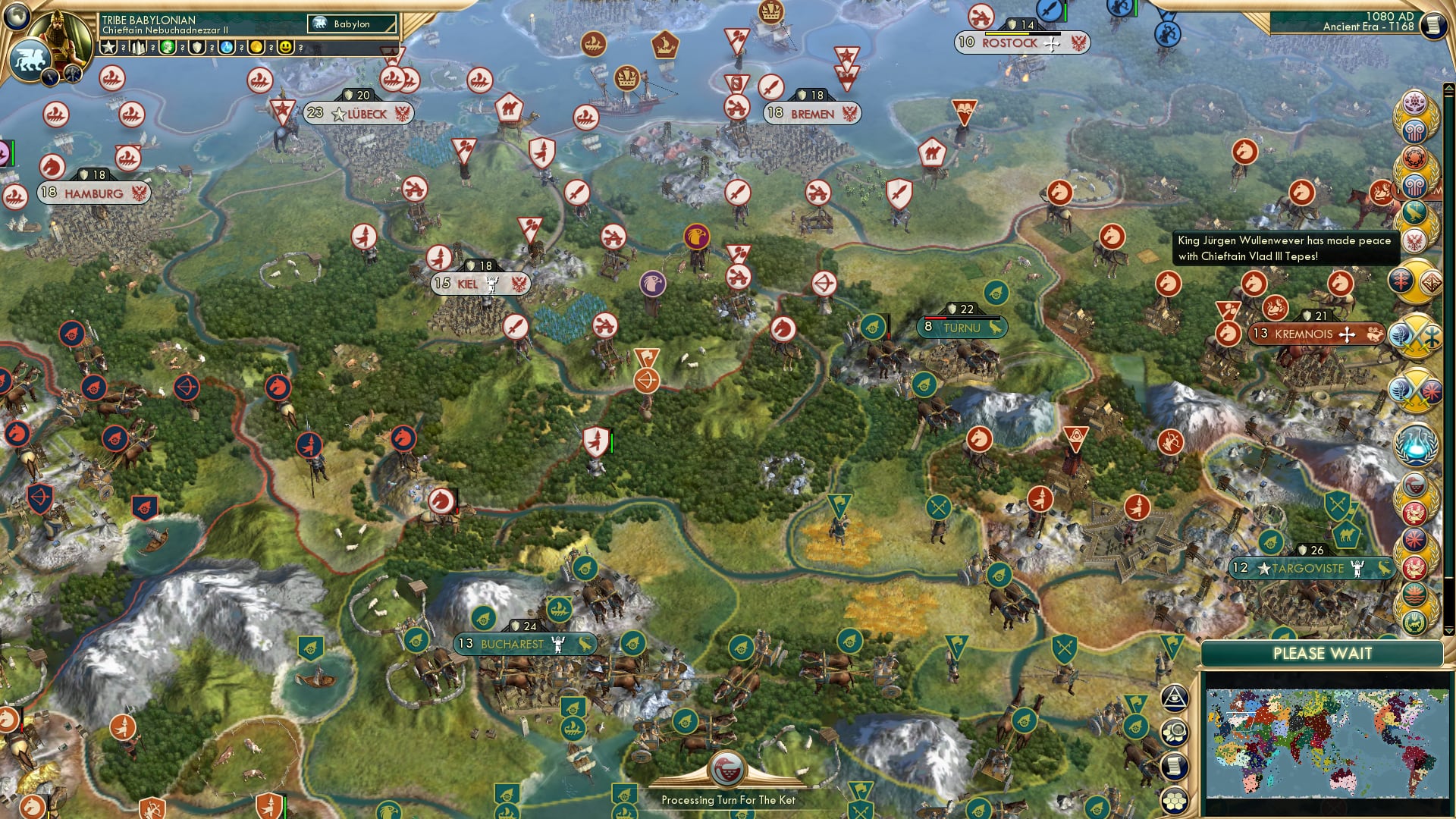The image size is (1456, 819).
Task: Open map options beside the minimap
Action: click(1175, 730)
